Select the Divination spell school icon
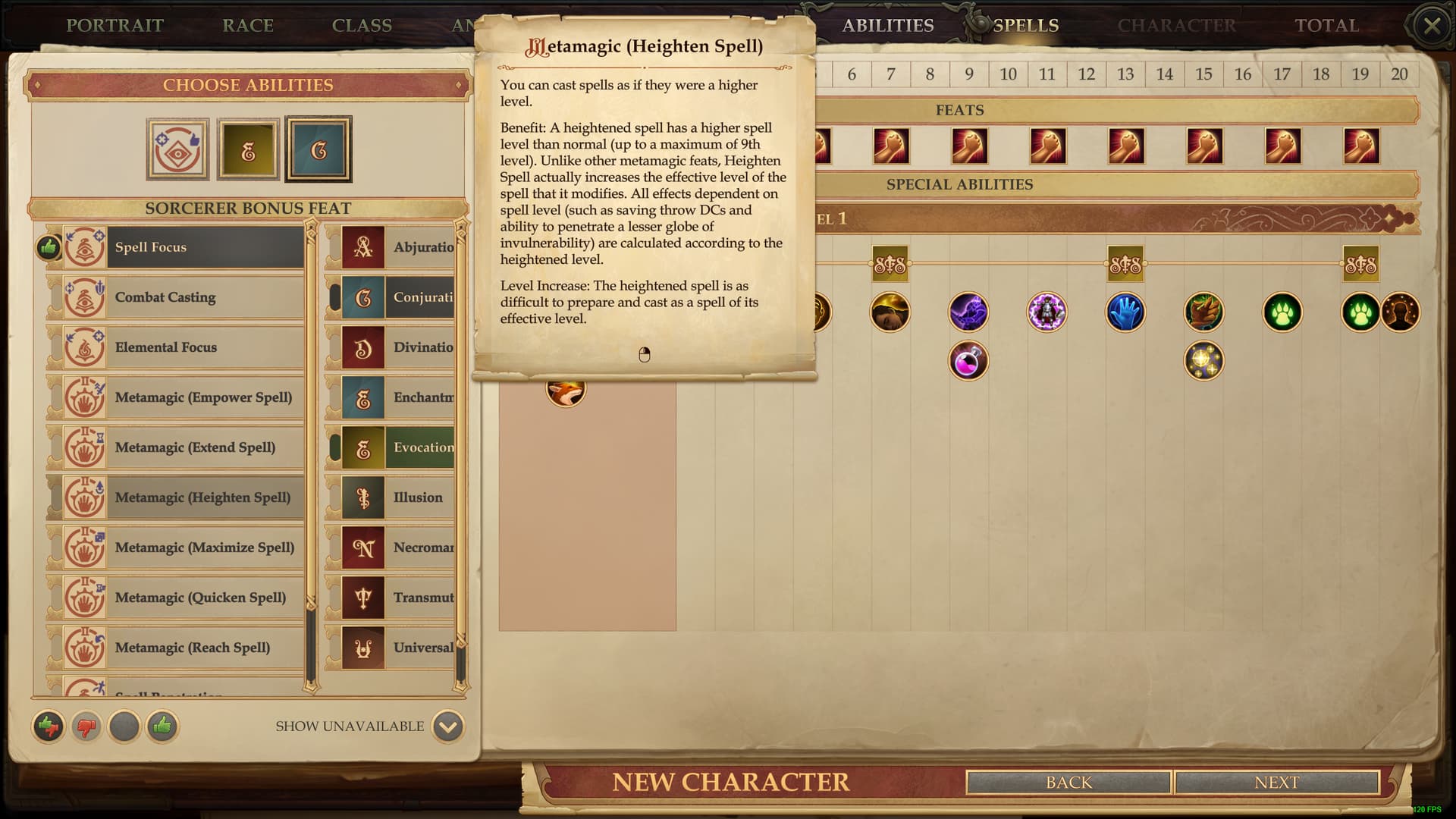 pos(362,347)
